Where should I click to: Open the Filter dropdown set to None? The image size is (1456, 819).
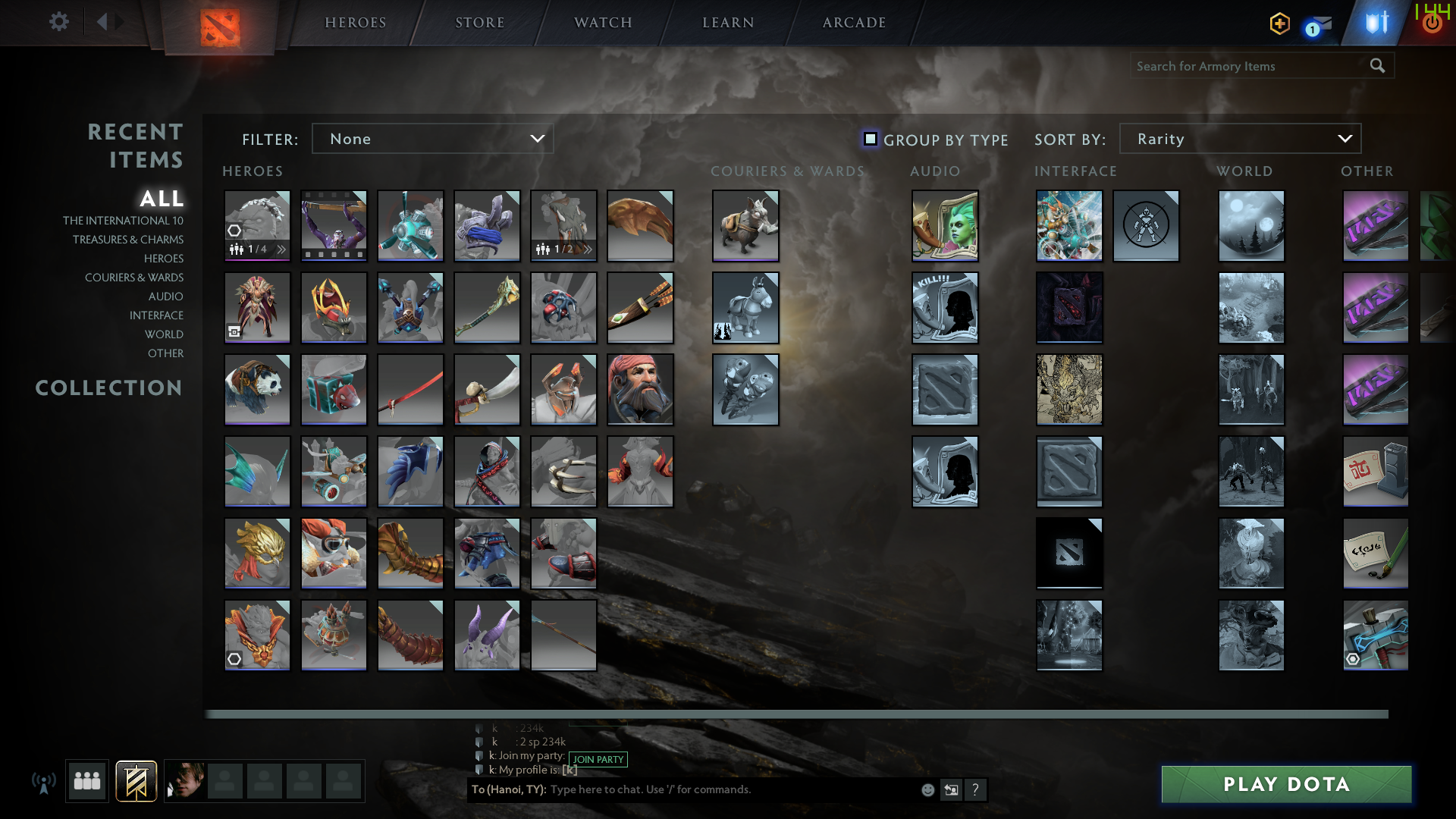point(432,139)
